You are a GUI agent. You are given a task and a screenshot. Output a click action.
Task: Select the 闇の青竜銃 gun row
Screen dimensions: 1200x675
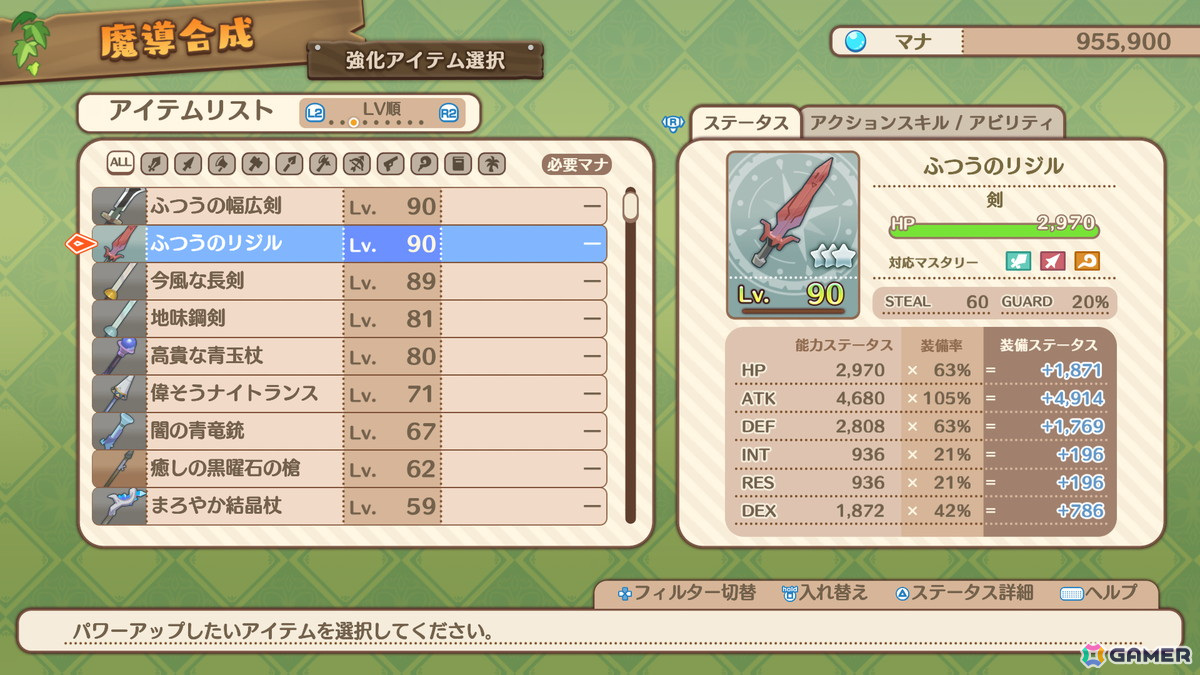tap(350, 431)
